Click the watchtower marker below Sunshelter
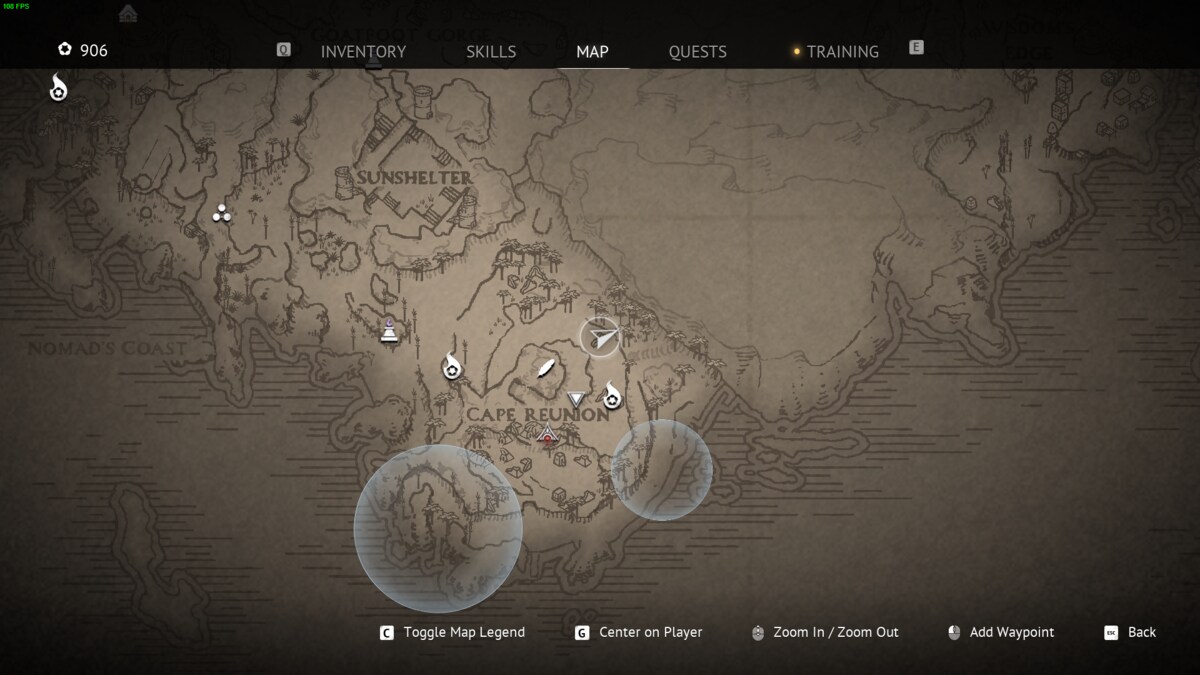 point(390,331)
